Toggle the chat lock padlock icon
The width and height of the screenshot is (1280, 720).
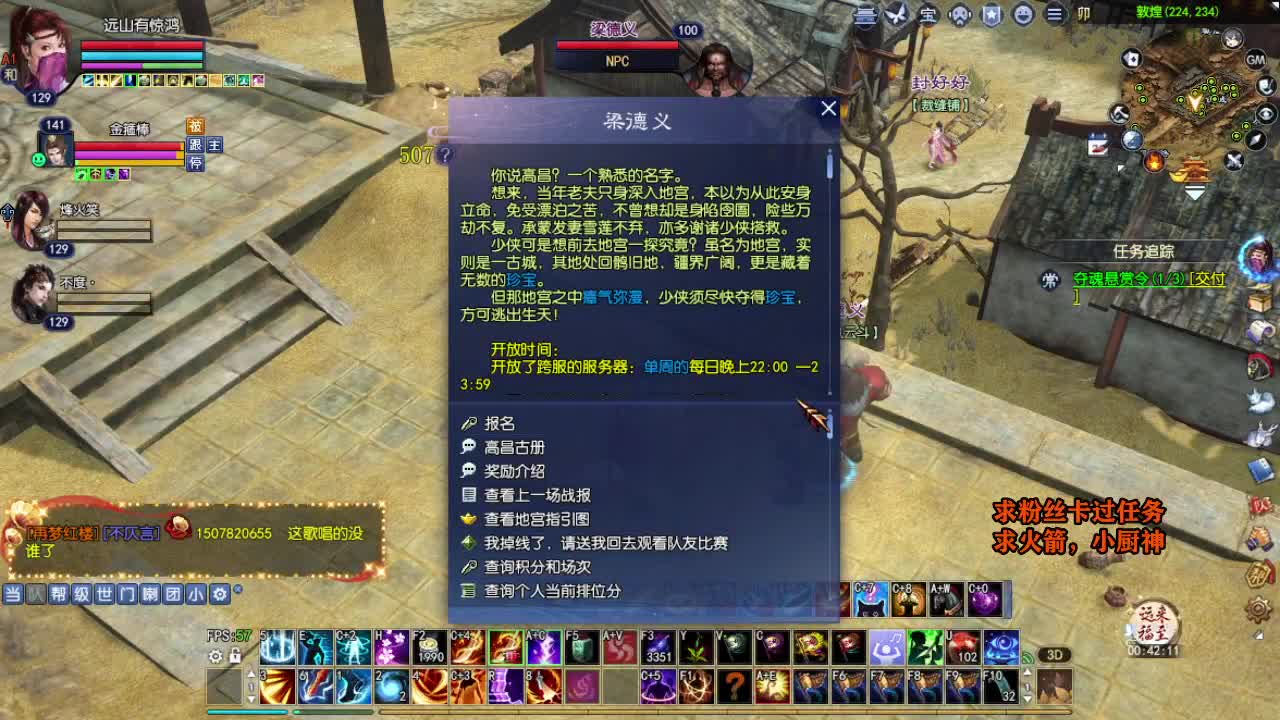click(234, 656)
